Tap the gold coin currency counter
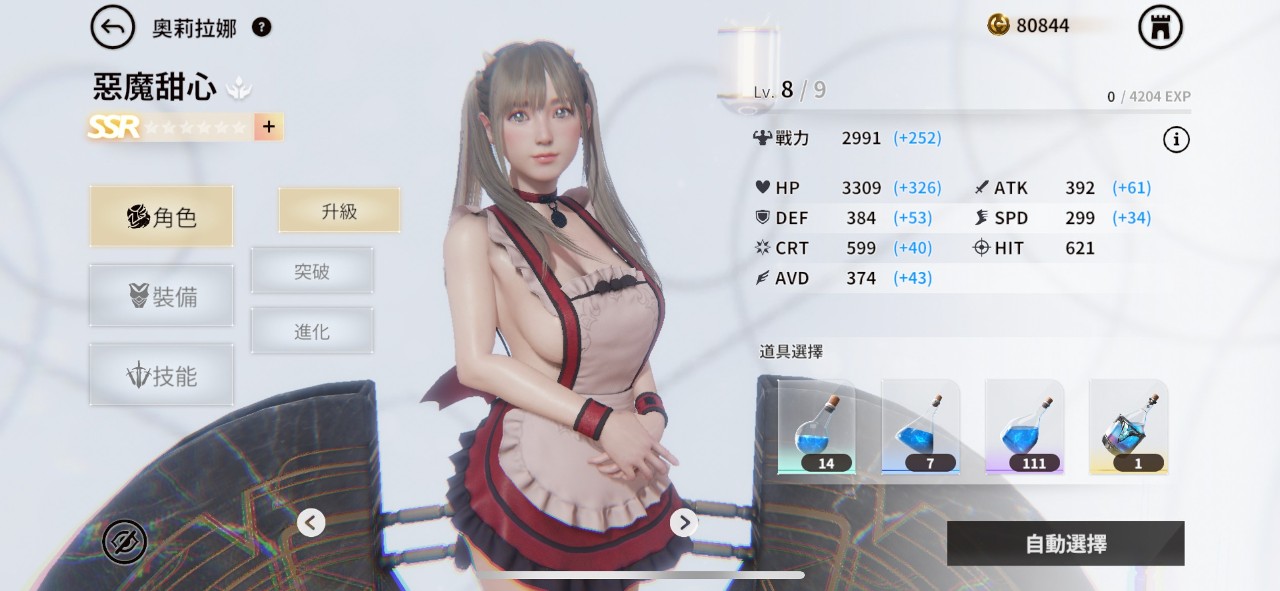The image size is (1280, 591). 1030,26
